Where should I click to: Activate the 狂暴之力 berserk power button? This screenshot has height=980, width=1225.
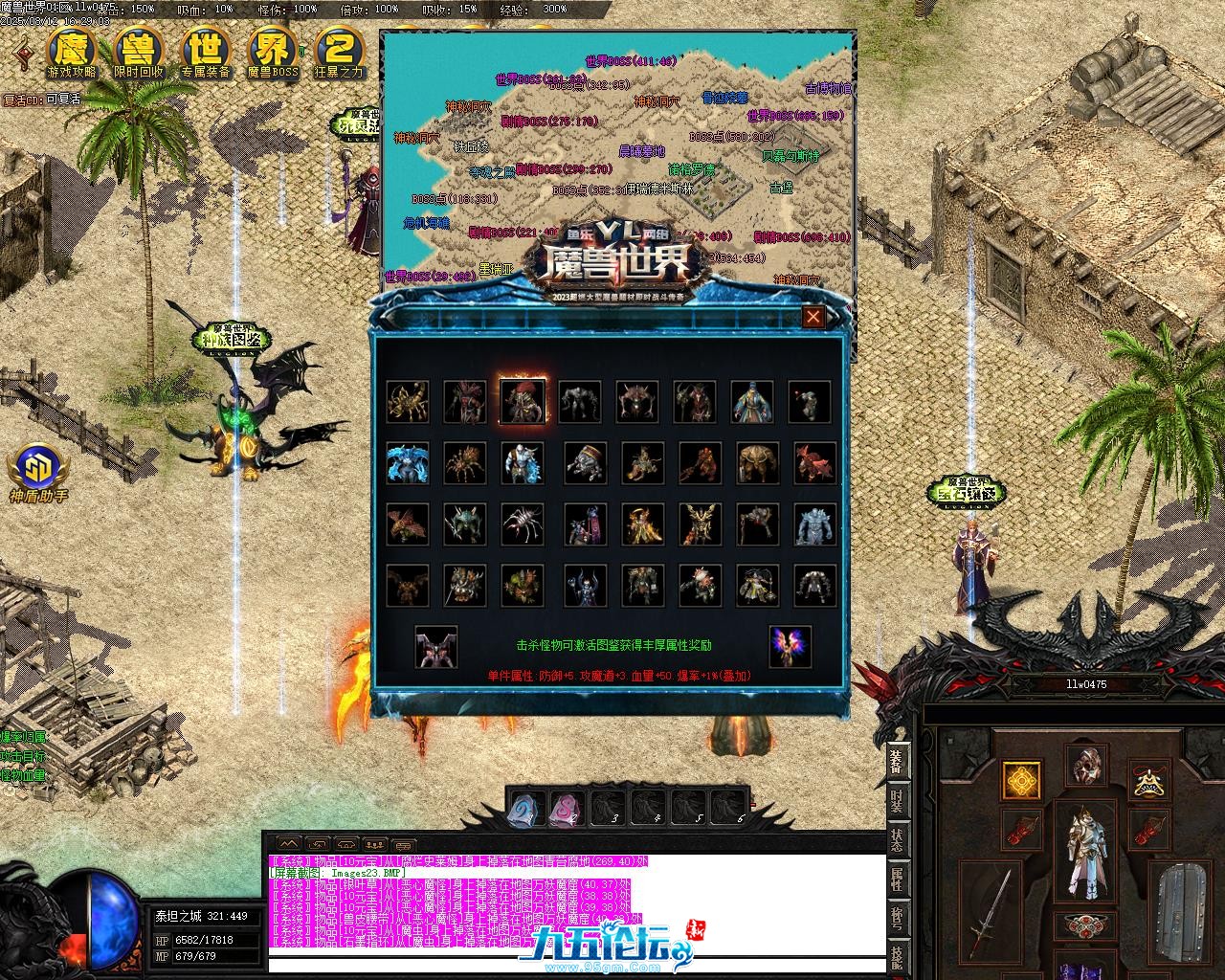point(339,53)
